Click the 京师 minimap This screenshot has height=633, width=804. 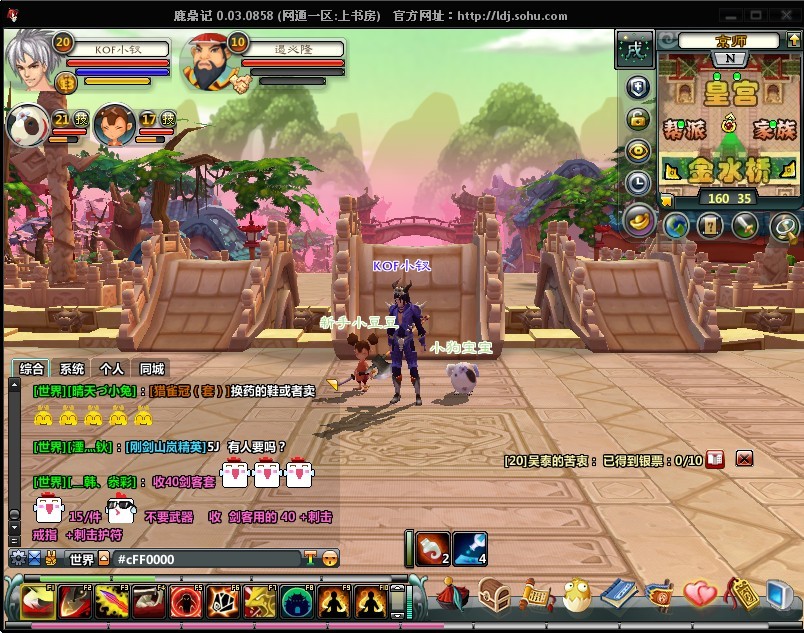729,122
